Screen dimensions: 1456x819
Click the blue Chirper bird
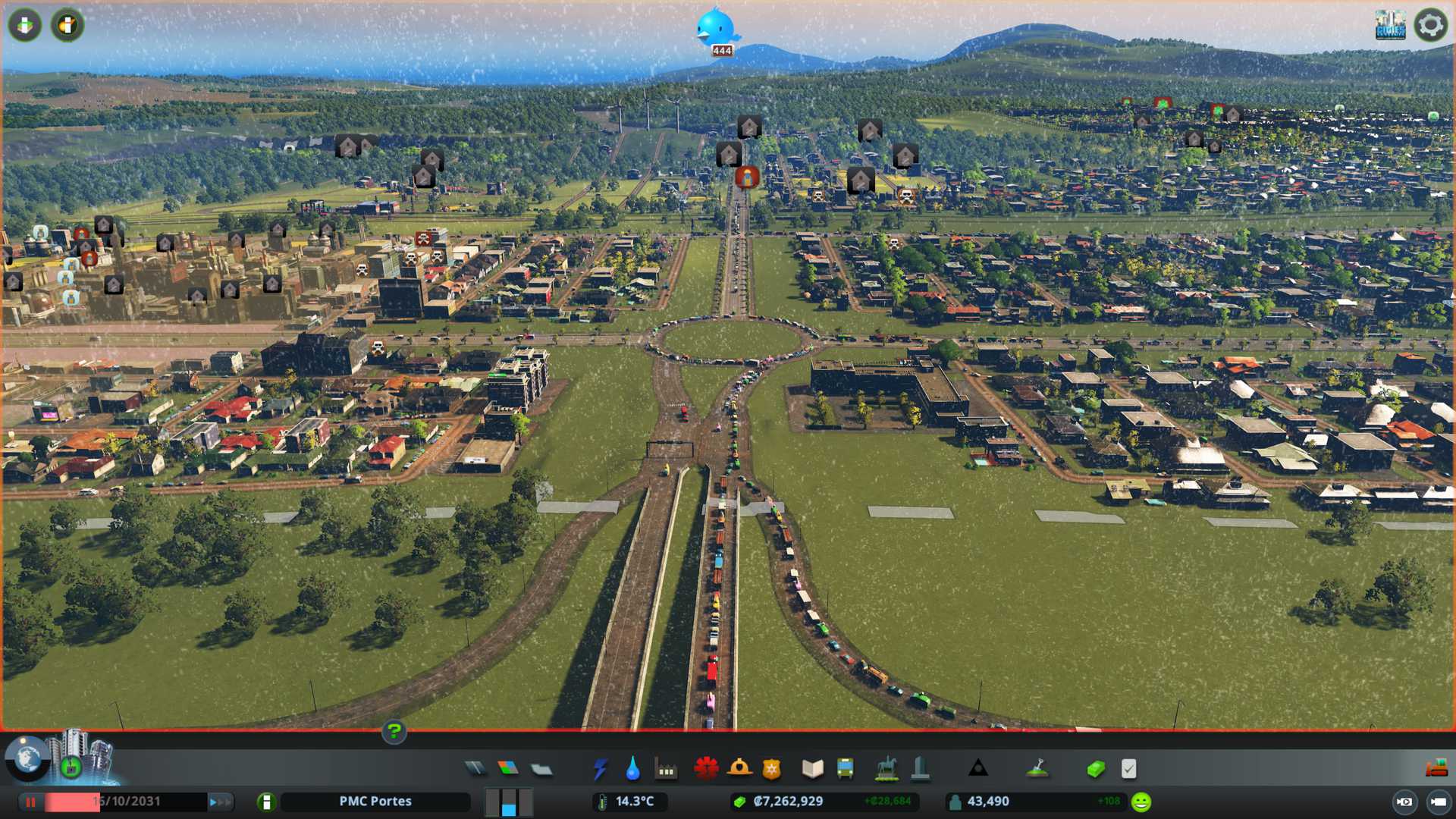click(x=716, y=28)
